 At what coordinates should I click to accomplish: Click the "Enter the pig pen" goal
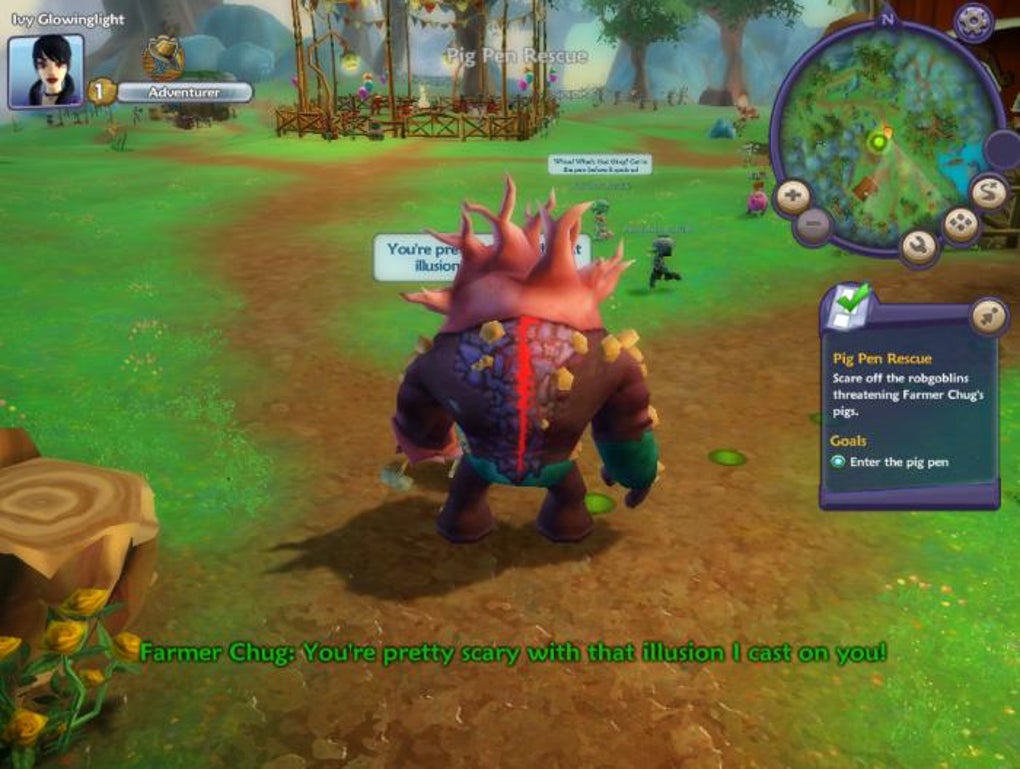coord(898,462)
